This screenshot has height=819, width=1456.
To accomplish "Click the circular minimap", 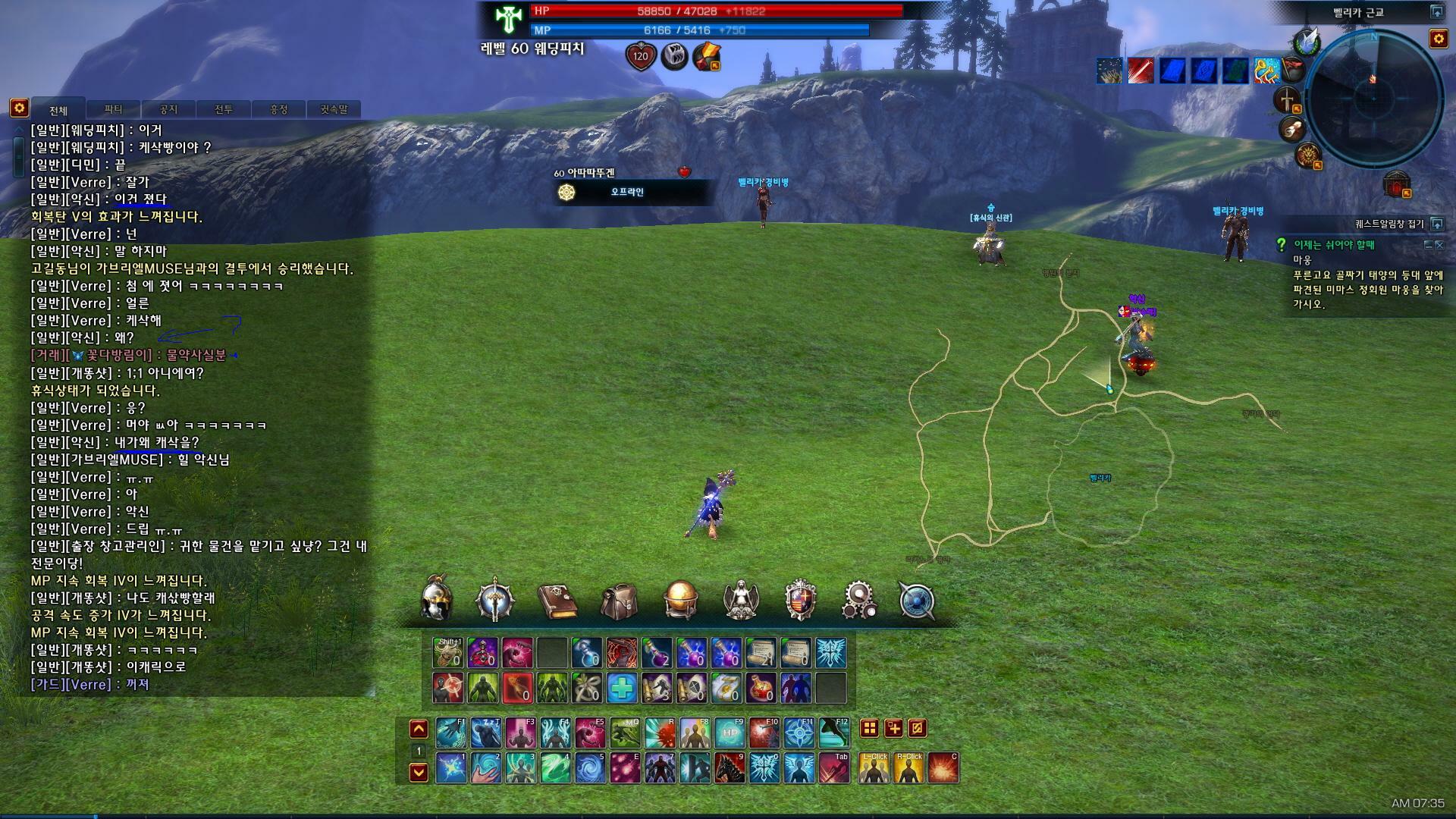I will (1373, 99).
